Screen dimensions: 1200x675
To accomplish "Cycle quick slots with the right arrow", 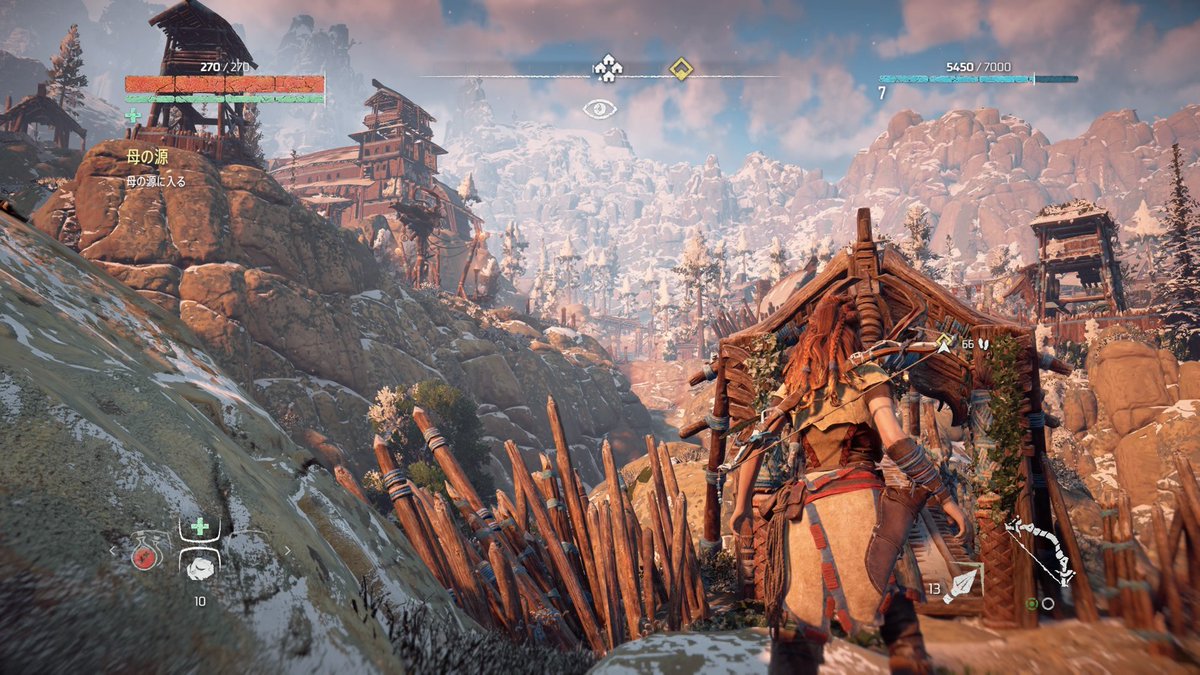I will tap(288, 550).
